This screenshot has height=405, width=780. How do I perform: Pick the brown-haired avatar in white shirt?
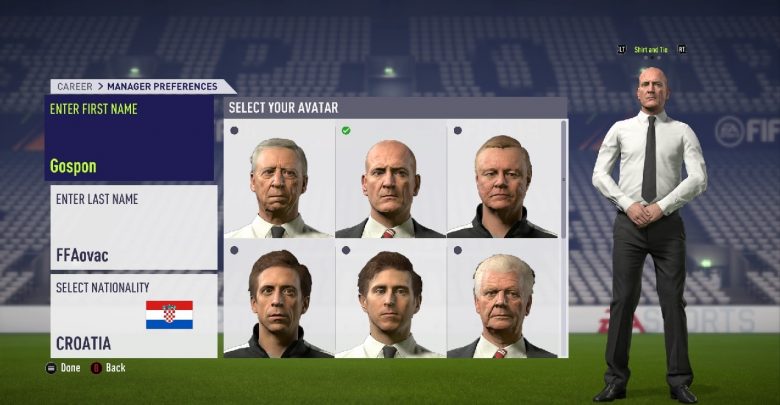(x=390, y=300)
